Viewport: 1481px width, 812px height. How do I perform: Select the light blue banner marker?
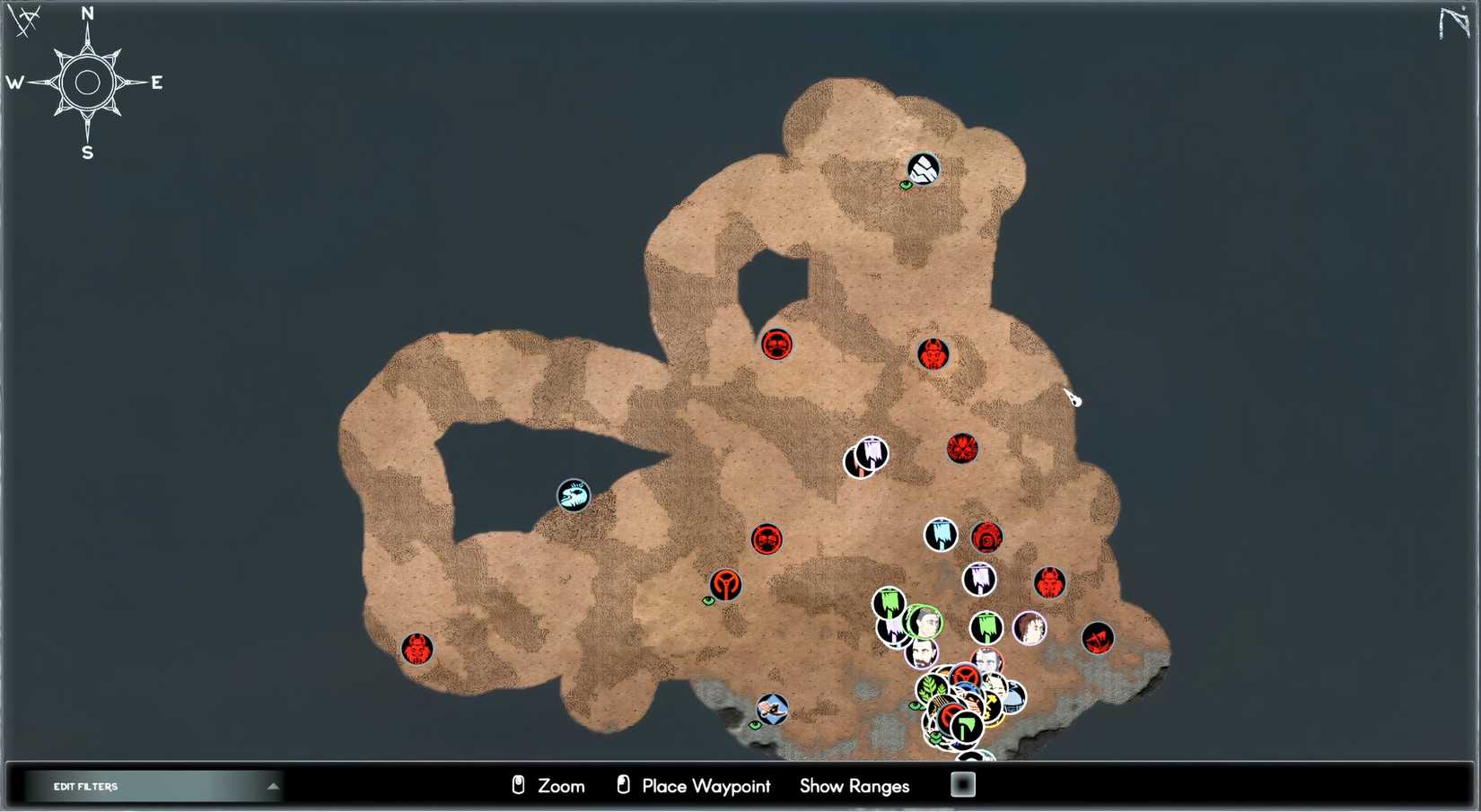pos(941,535)
